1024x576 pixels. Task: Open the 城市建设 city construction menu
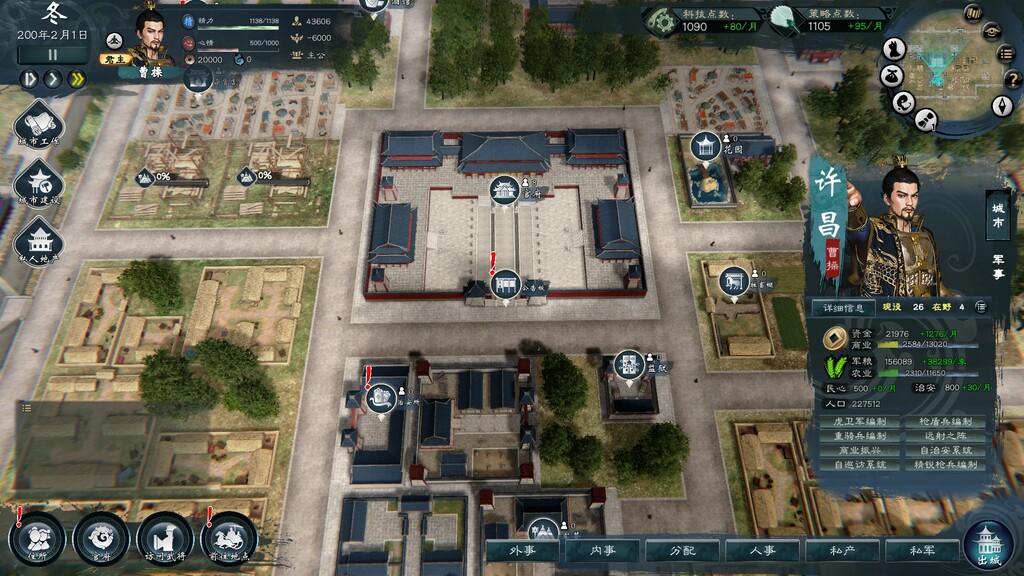[40, 182]
